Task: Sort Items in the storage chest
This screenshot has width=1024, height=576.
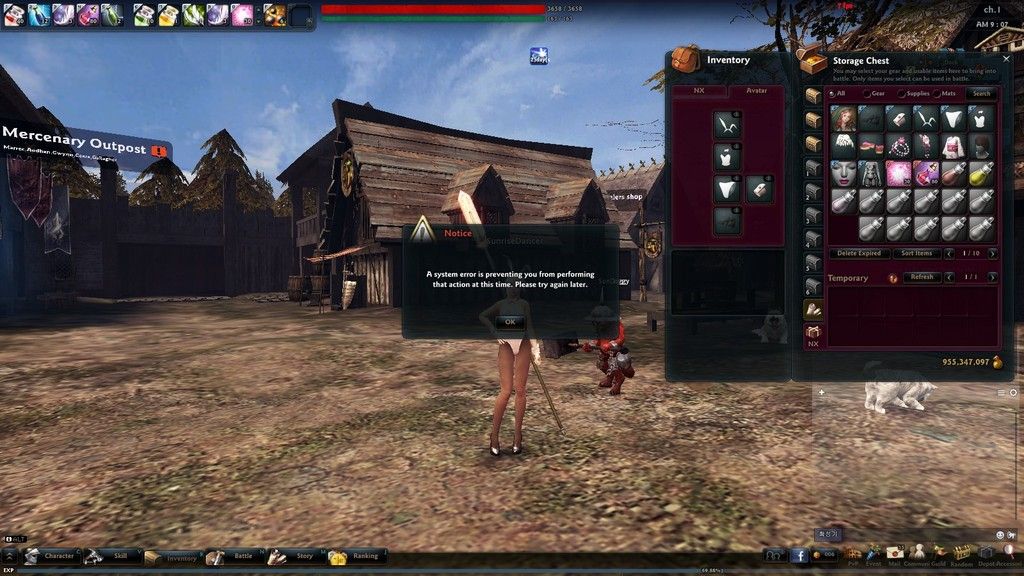Action: point(916,253)
